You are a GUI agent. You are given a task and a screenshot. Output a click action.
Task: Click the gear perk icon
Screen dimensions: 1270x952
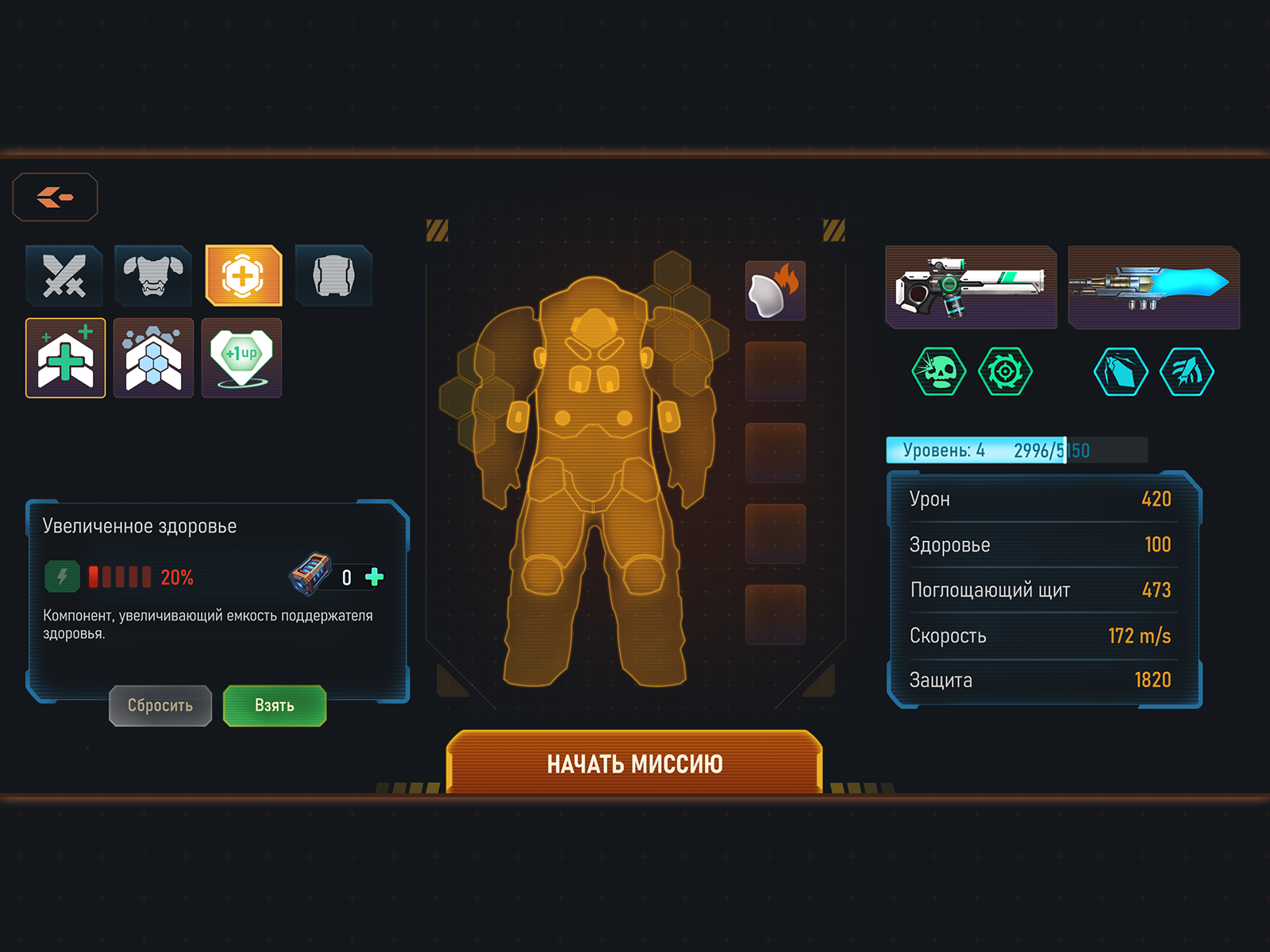[1006, 371]
